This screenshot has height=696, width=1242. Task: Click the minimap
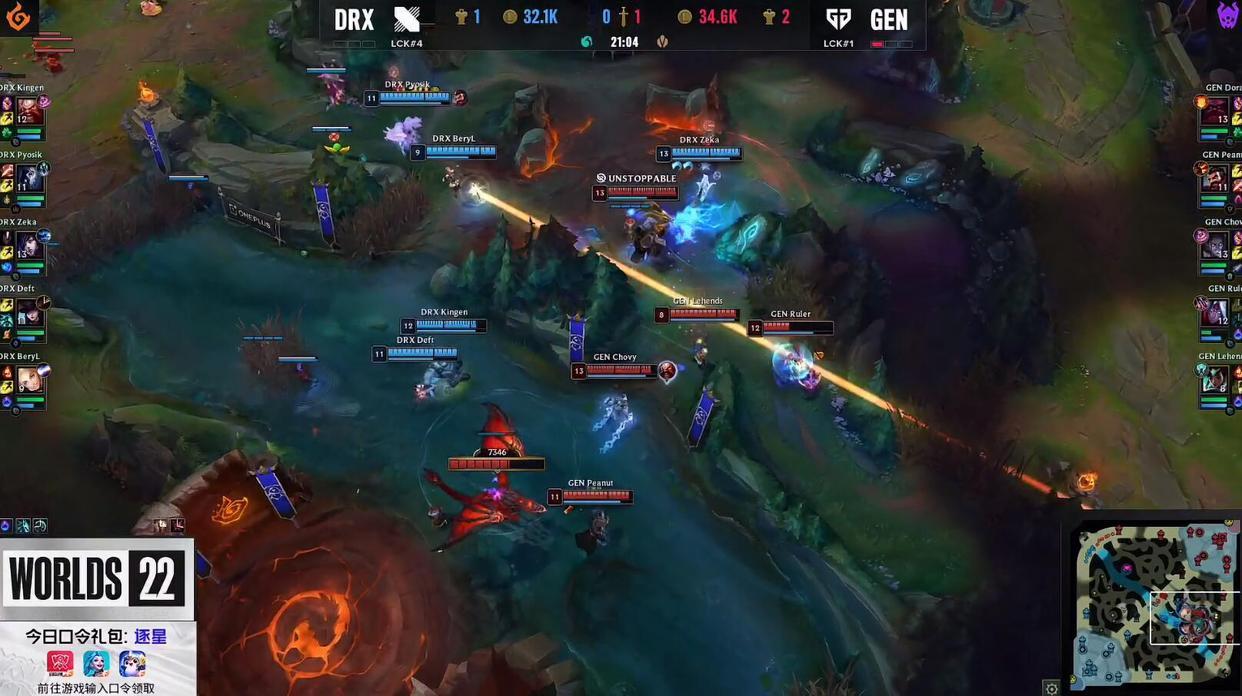tap(1157, 602)
